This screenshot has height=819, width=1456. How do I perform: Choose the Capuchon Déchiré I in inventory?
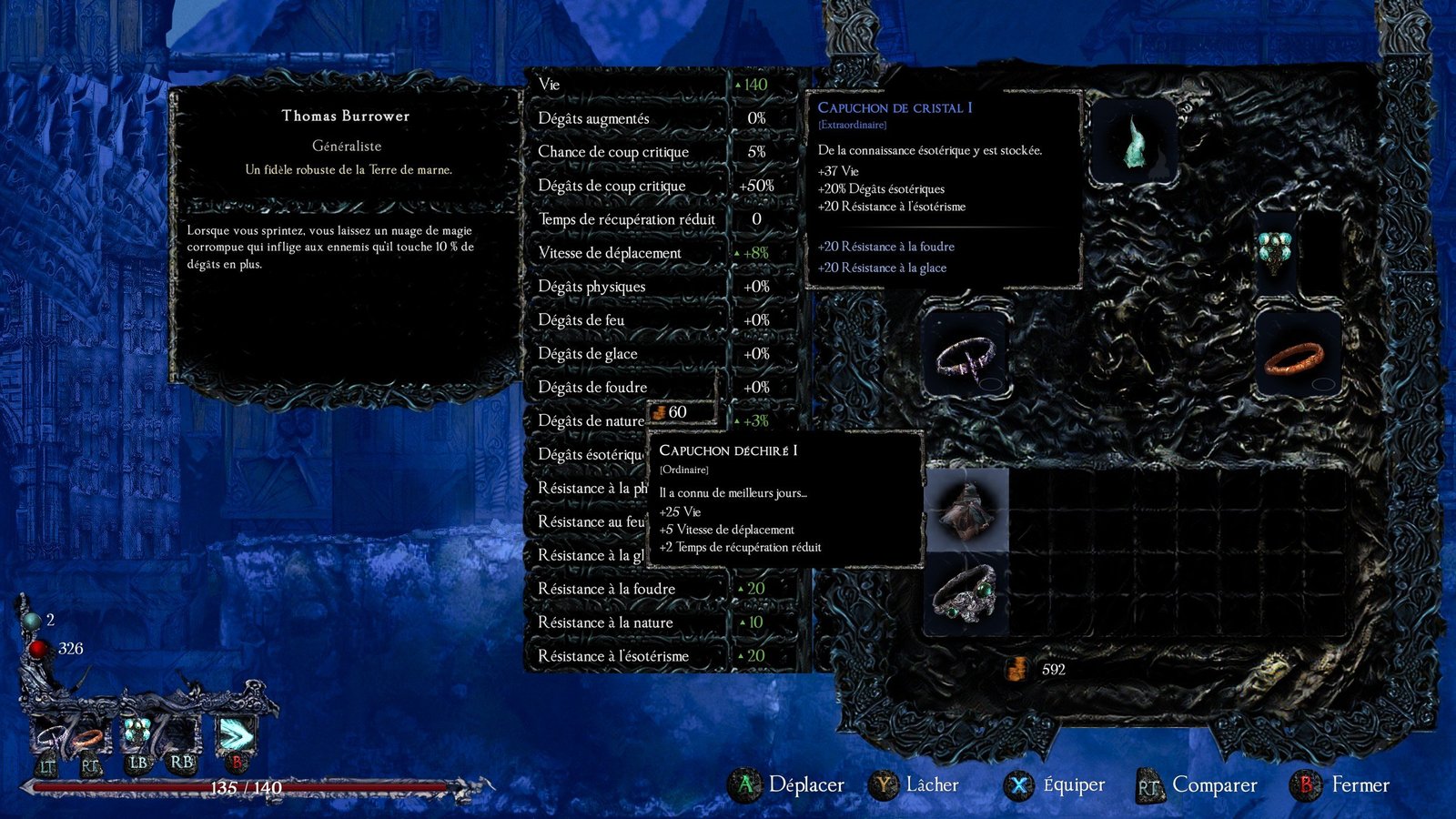click(966, 510)
